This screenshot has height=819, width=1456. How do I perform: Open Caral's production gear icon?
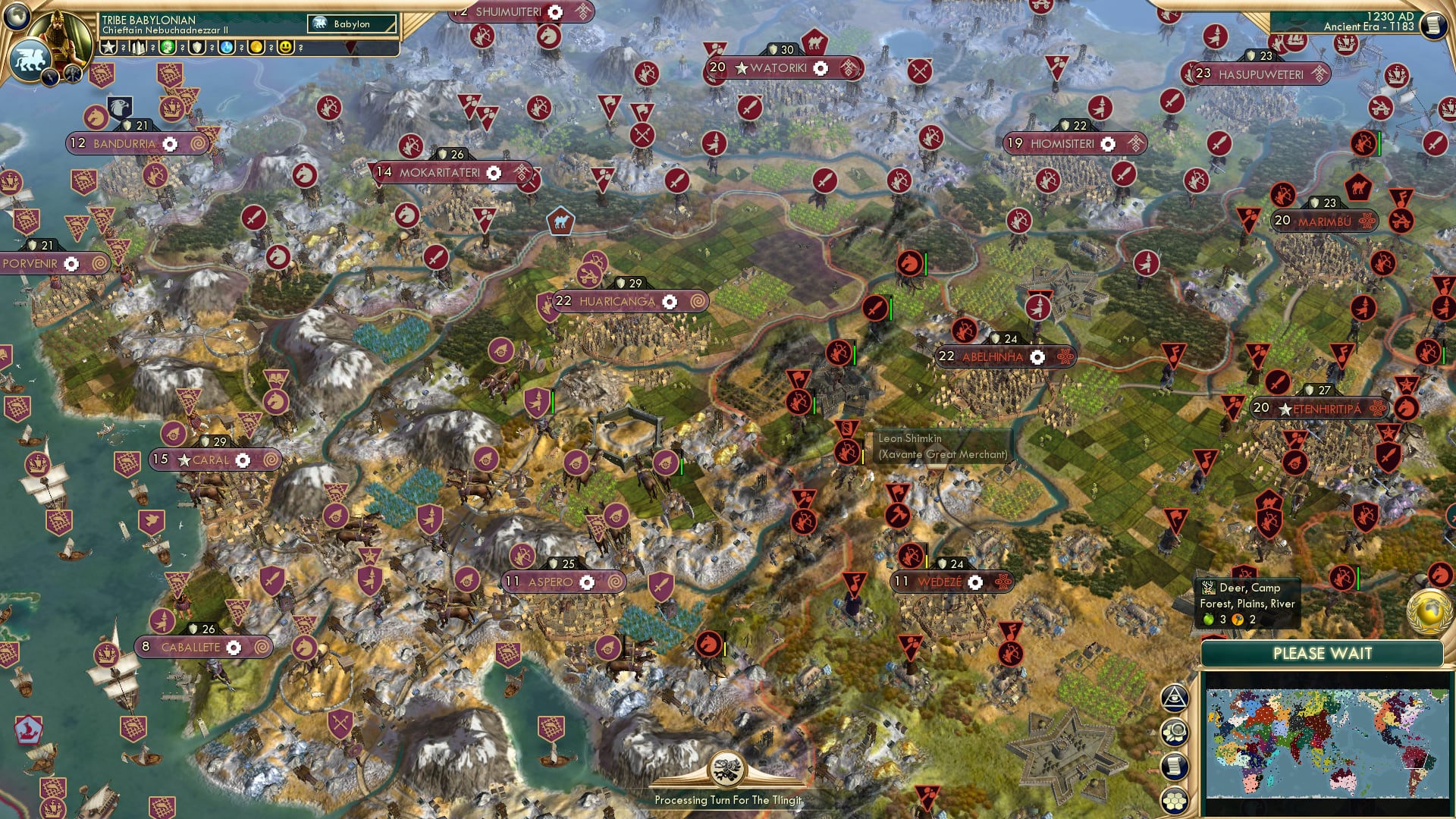pos(242,460)
